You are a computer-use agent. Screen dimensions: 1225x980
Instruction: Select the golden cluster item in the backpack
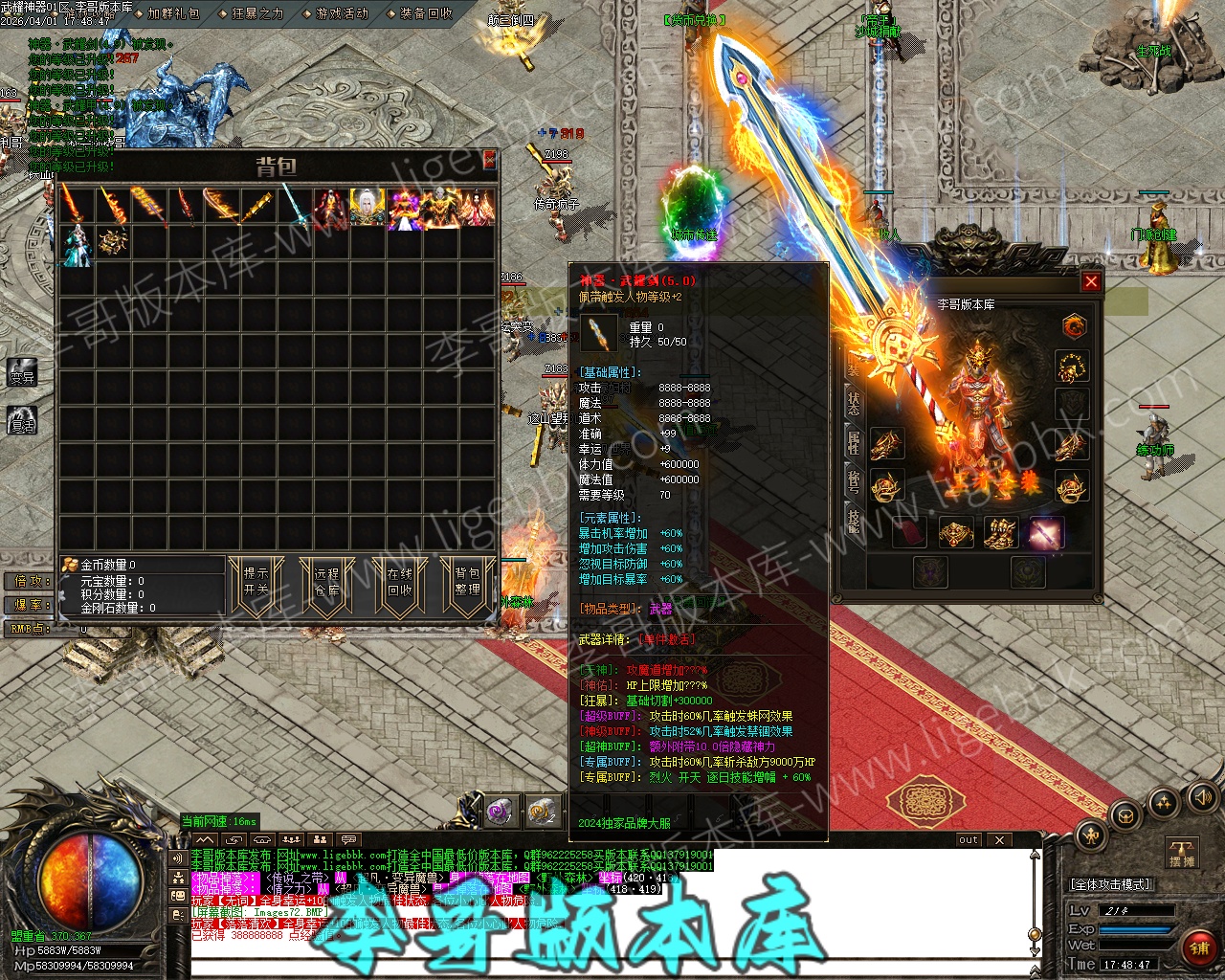pyautogui.click(x=113, y=241)
